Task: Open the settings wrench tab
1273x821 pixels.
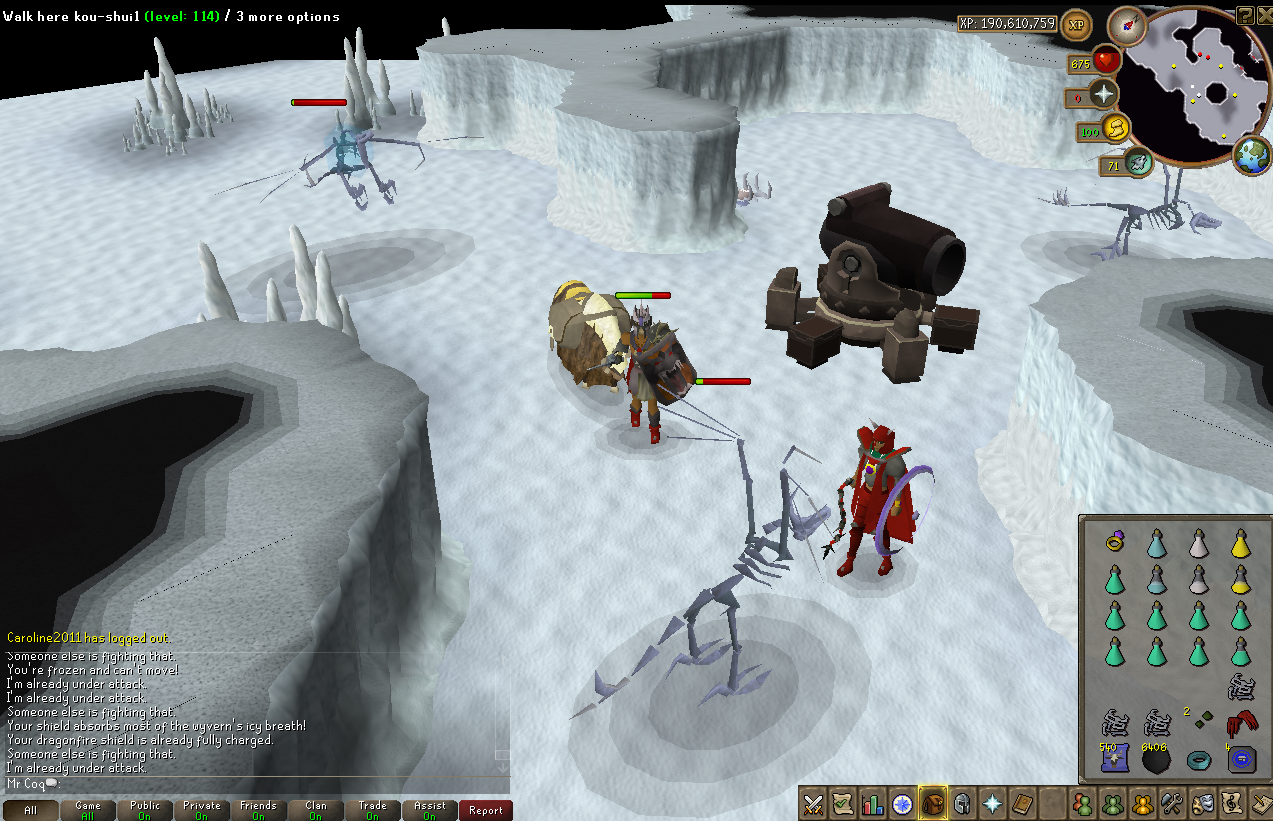Action: tap(1171, 803)
